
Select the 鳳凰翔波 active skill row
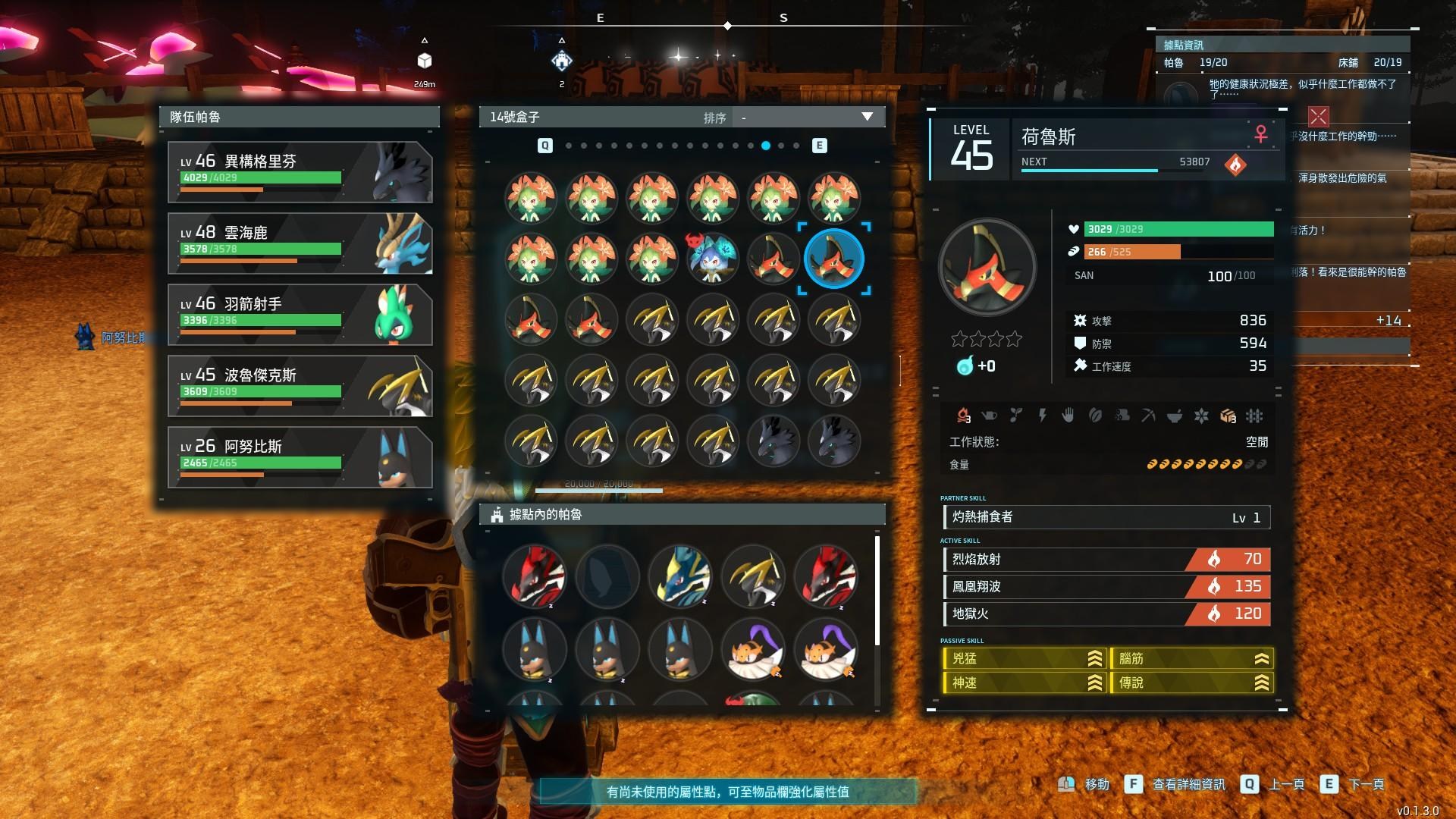(1106, 587)
